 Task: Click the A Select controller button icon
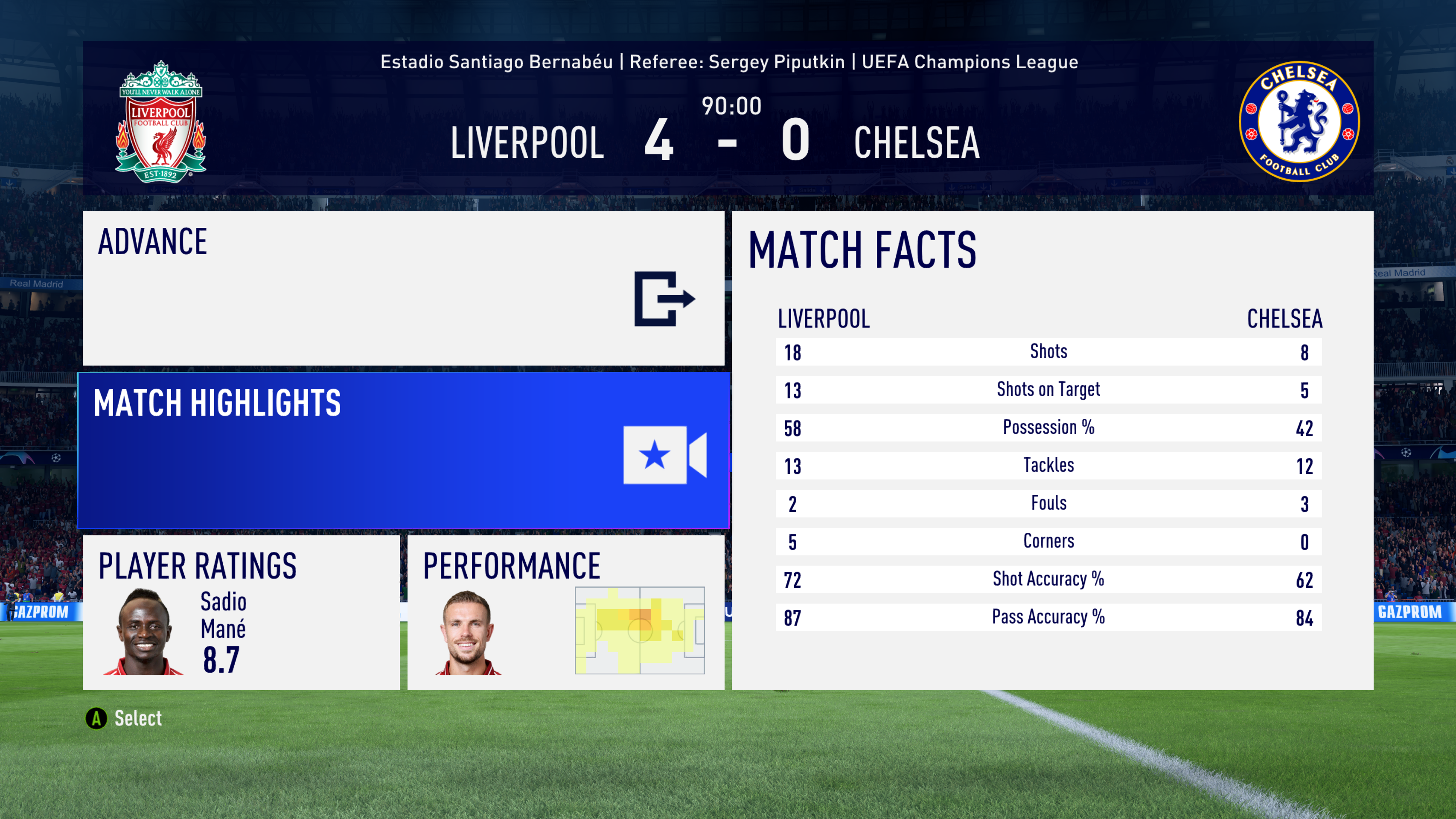(x=96, y=718)
